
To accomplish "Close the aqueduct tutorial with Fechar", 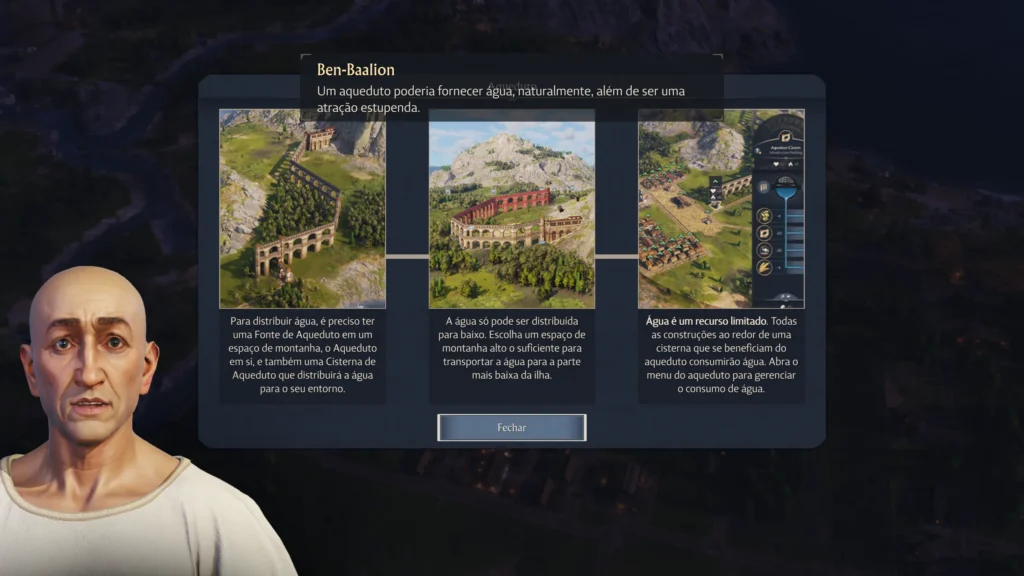I will click(x=511, y=427).
